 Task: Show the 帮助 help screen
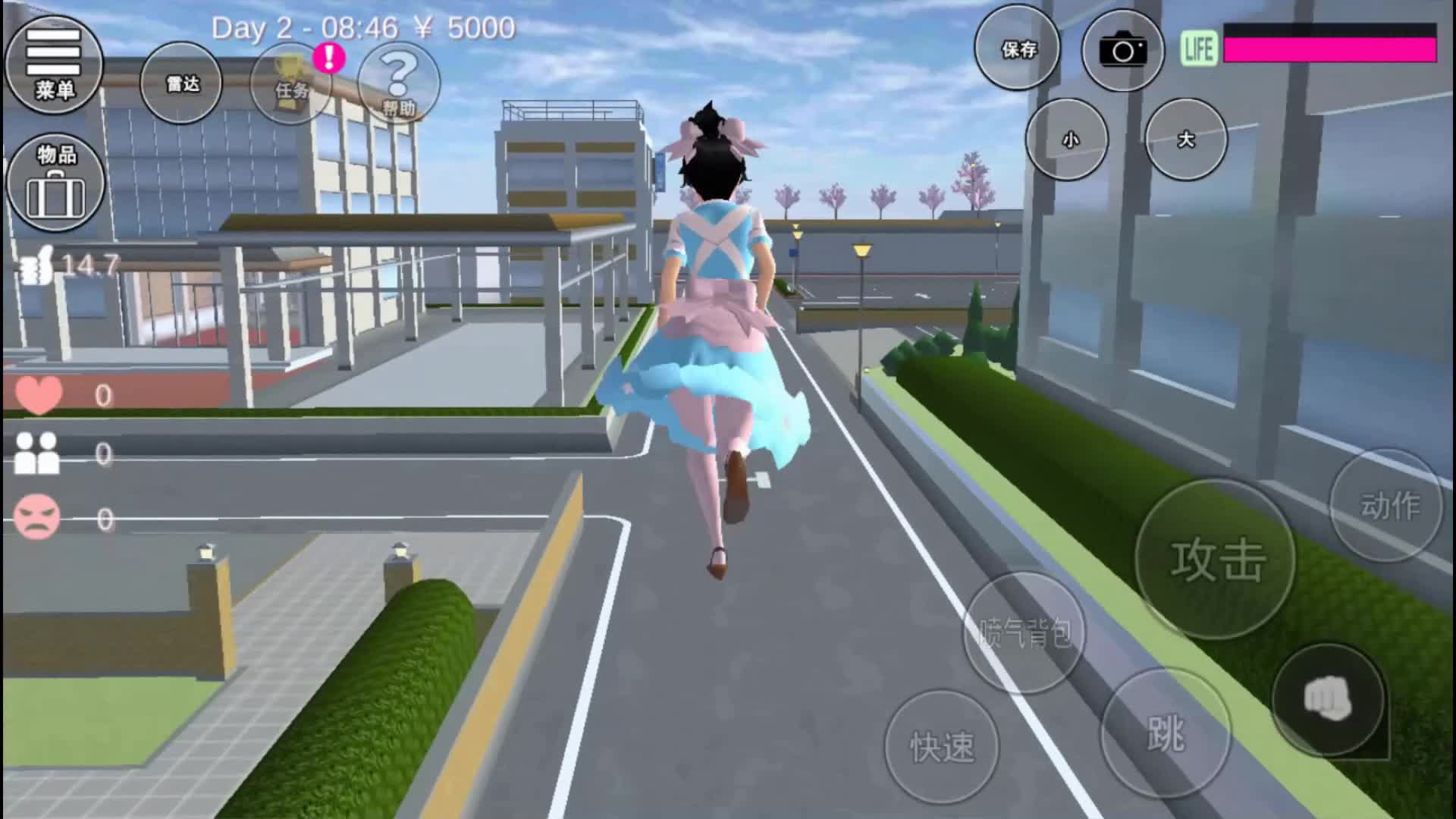[399, 83]
